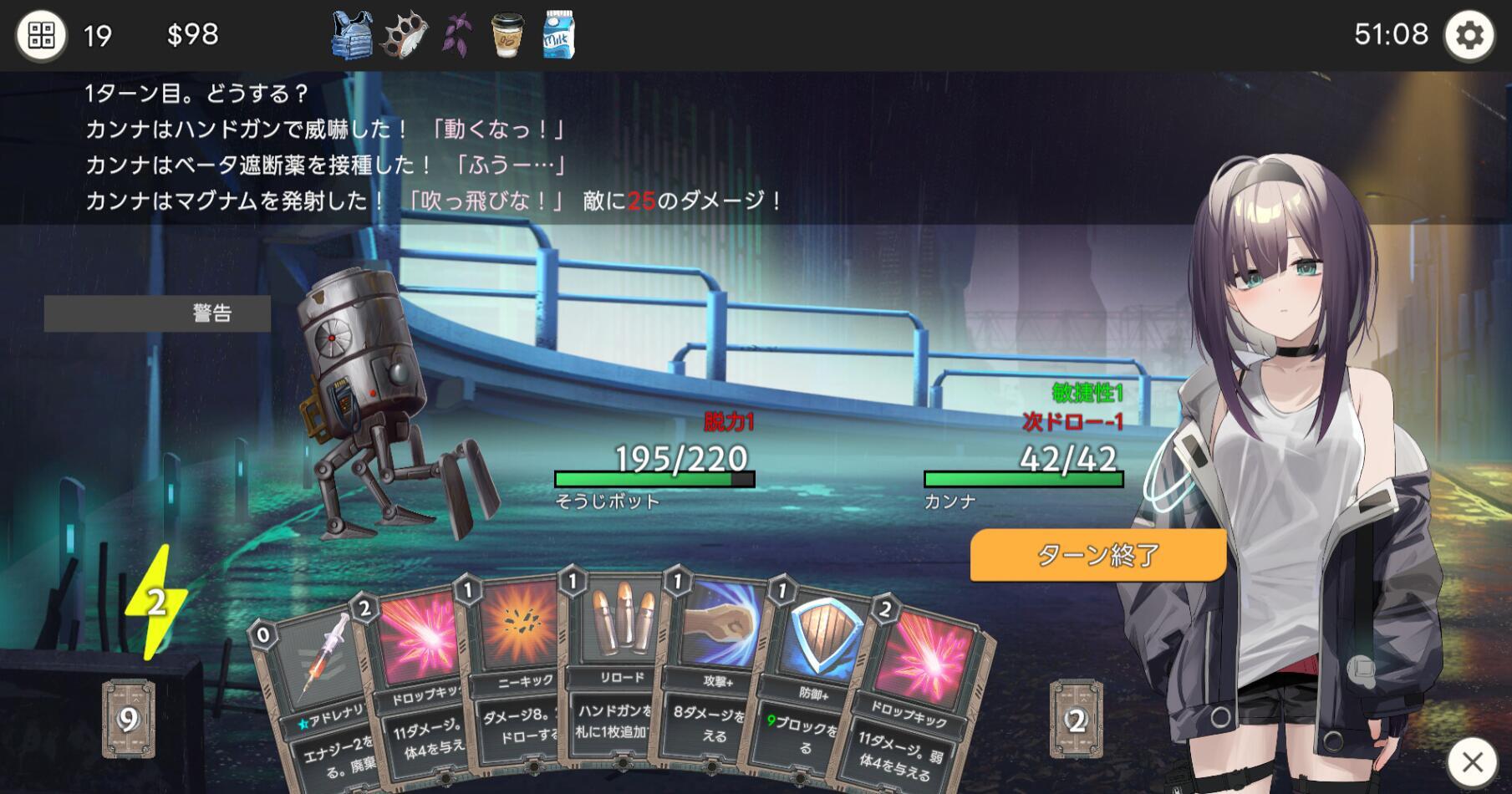Open the grid menu button
Screen dimensions: 1512x794
click(x=41, y=36)
